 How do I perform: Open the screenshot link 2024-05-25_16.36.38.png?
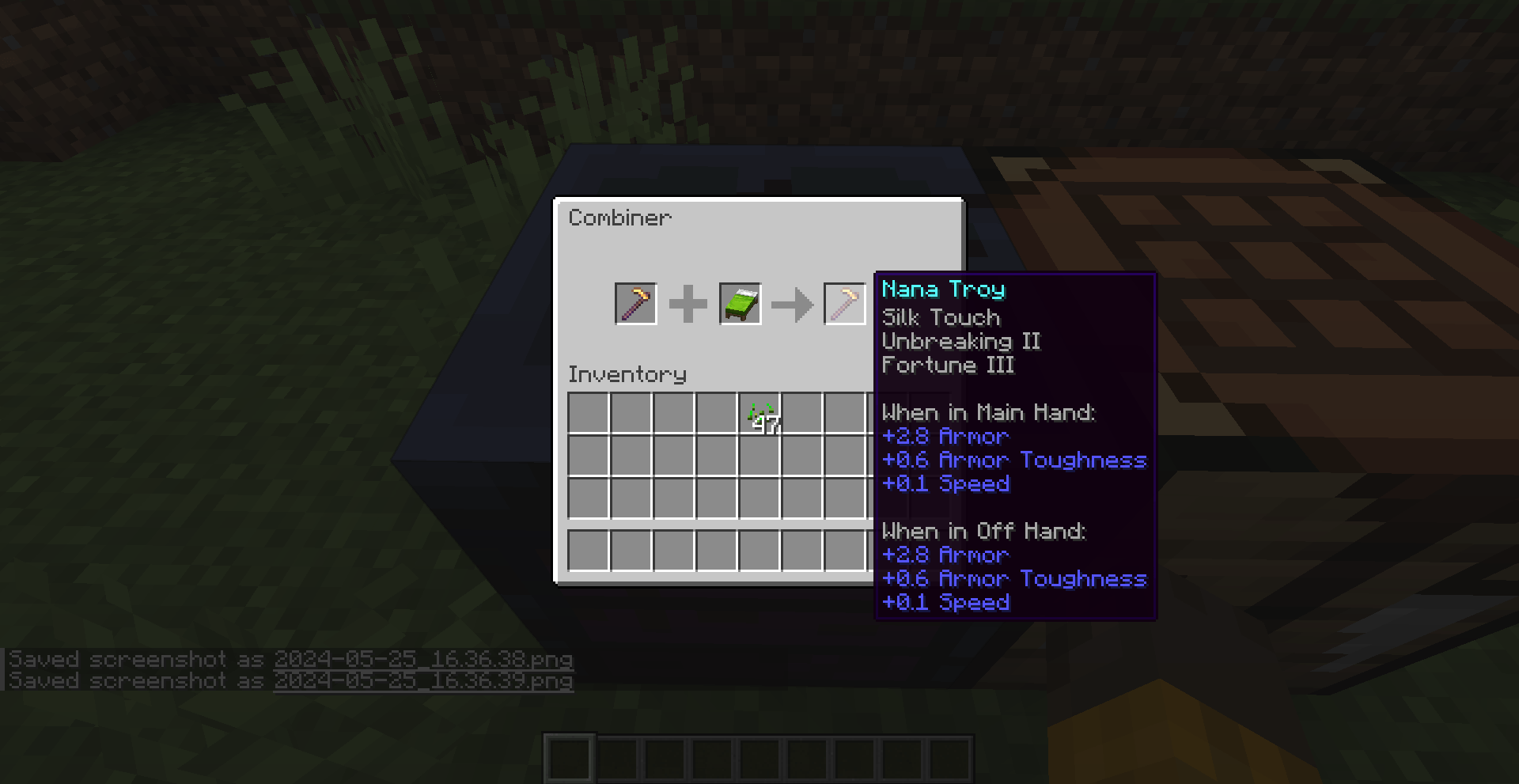coord(423,659)
